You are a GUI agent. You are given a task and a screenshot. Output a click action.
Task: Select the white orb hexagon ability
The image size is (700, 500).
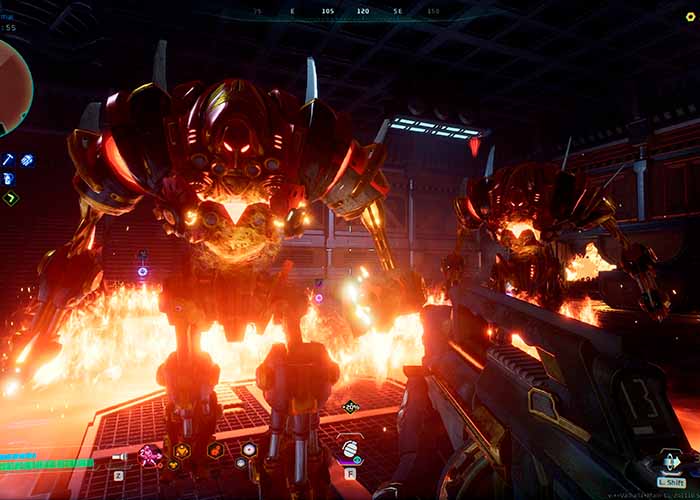248,450
